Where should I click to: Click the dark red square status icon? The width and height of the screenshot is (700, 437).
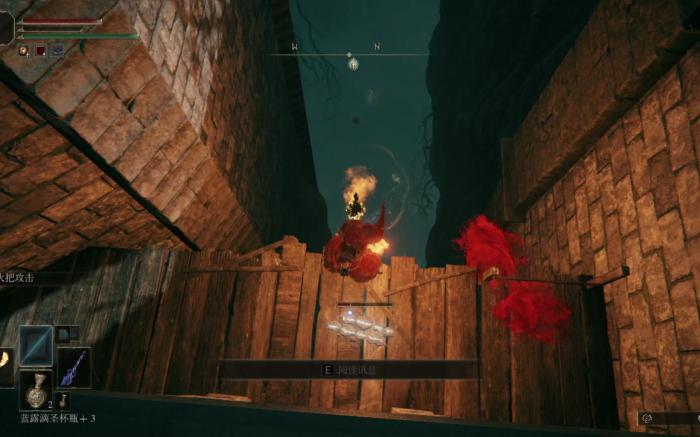[41, 50]
